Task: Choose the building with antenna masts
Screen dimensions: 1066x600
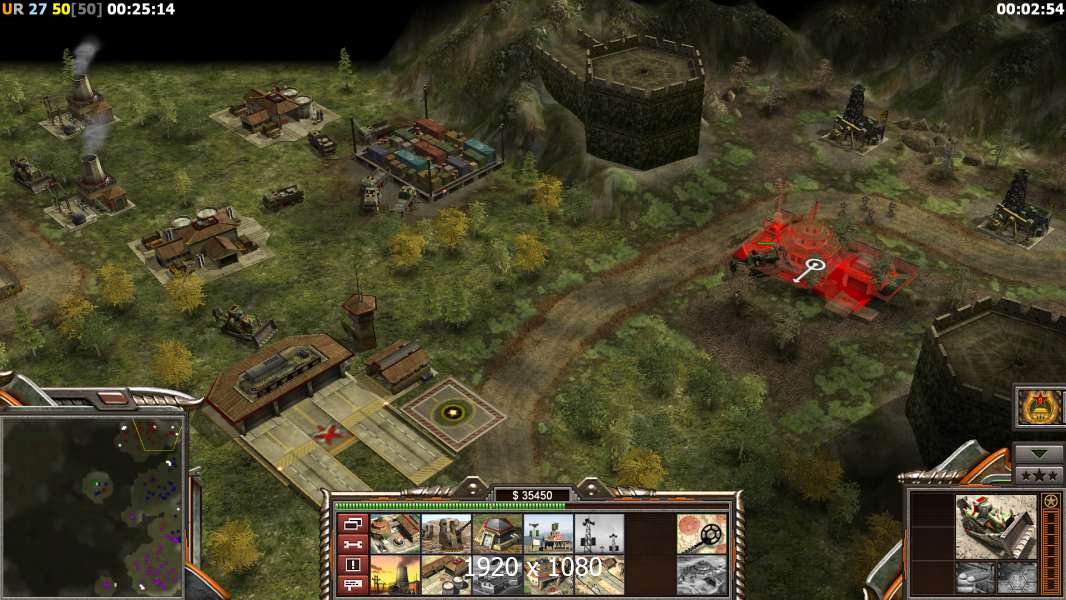Action: point(548,534)
